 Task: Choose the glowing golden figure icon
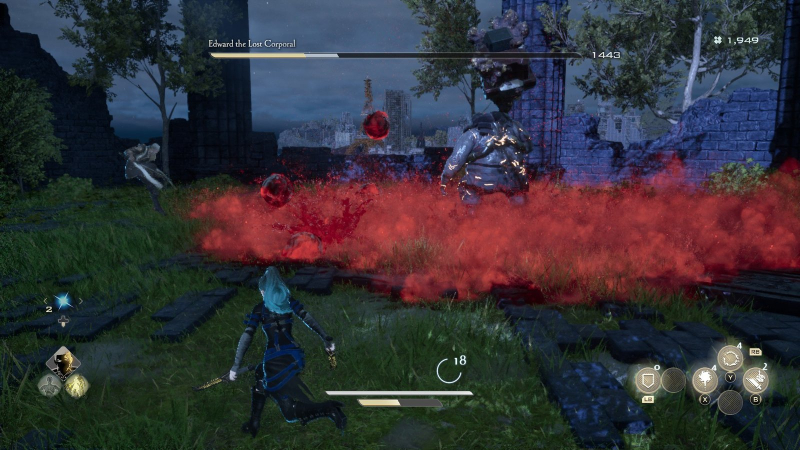[x=77, y=385]
